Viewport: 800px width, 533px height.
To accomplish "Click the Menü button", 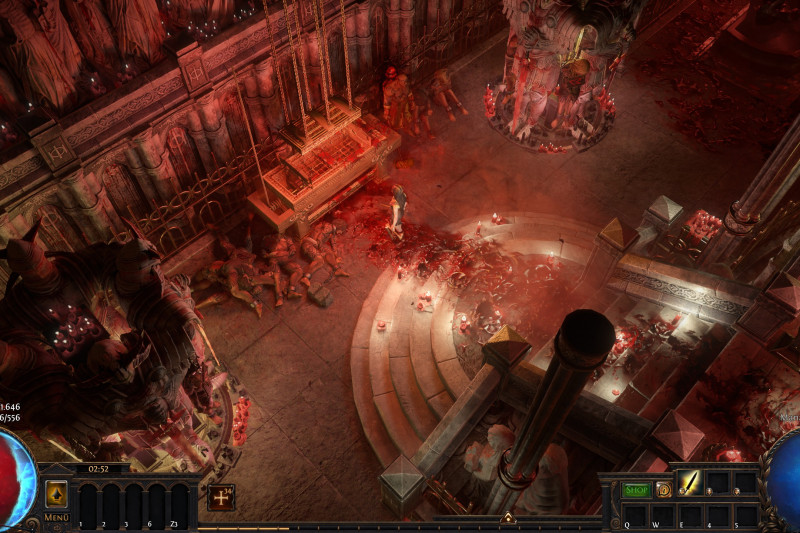I will 56,518.
